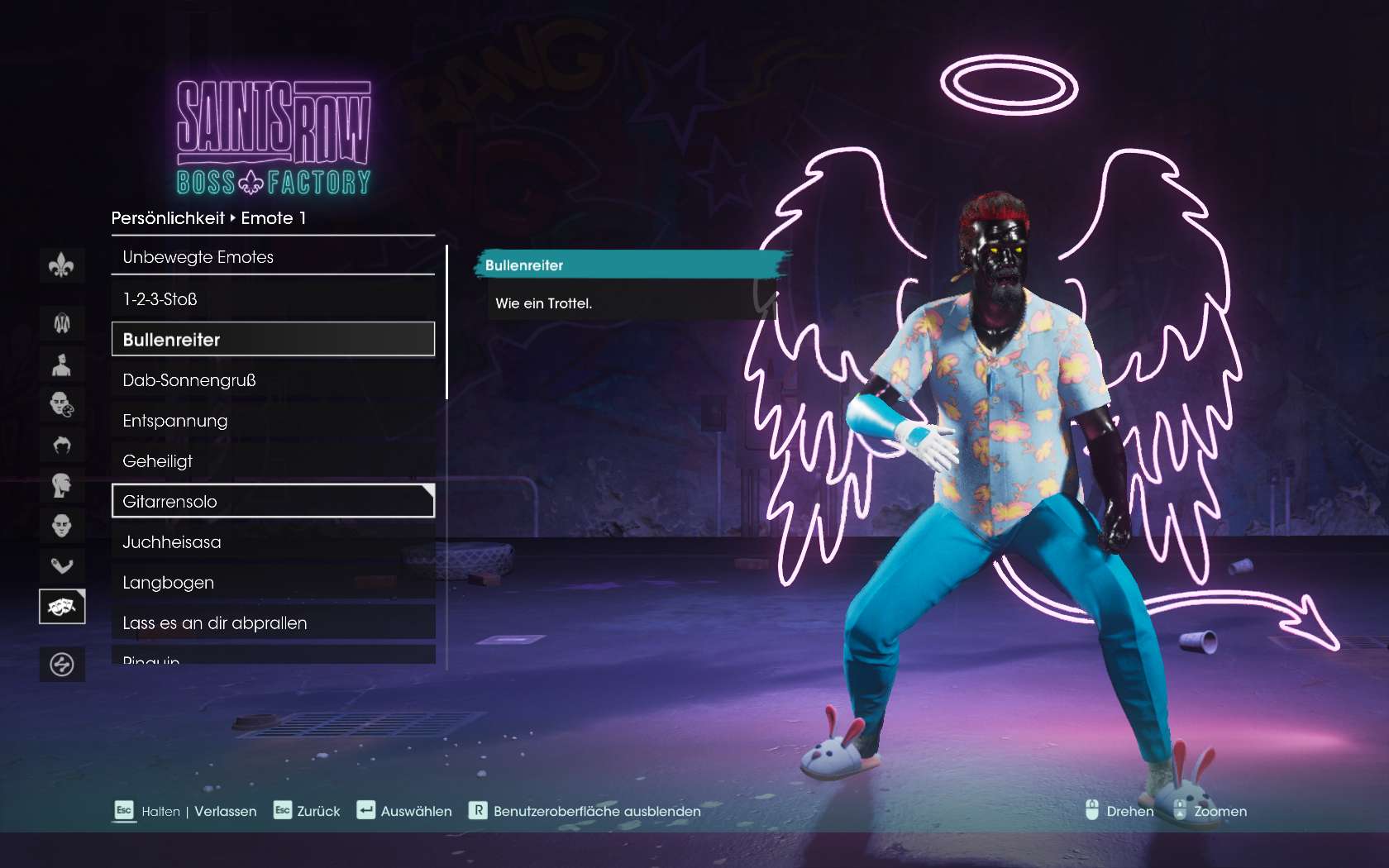Screen dimensions: 1389x868
Task: Click the Unbewegte Emotes header
Action: (273, 257)
